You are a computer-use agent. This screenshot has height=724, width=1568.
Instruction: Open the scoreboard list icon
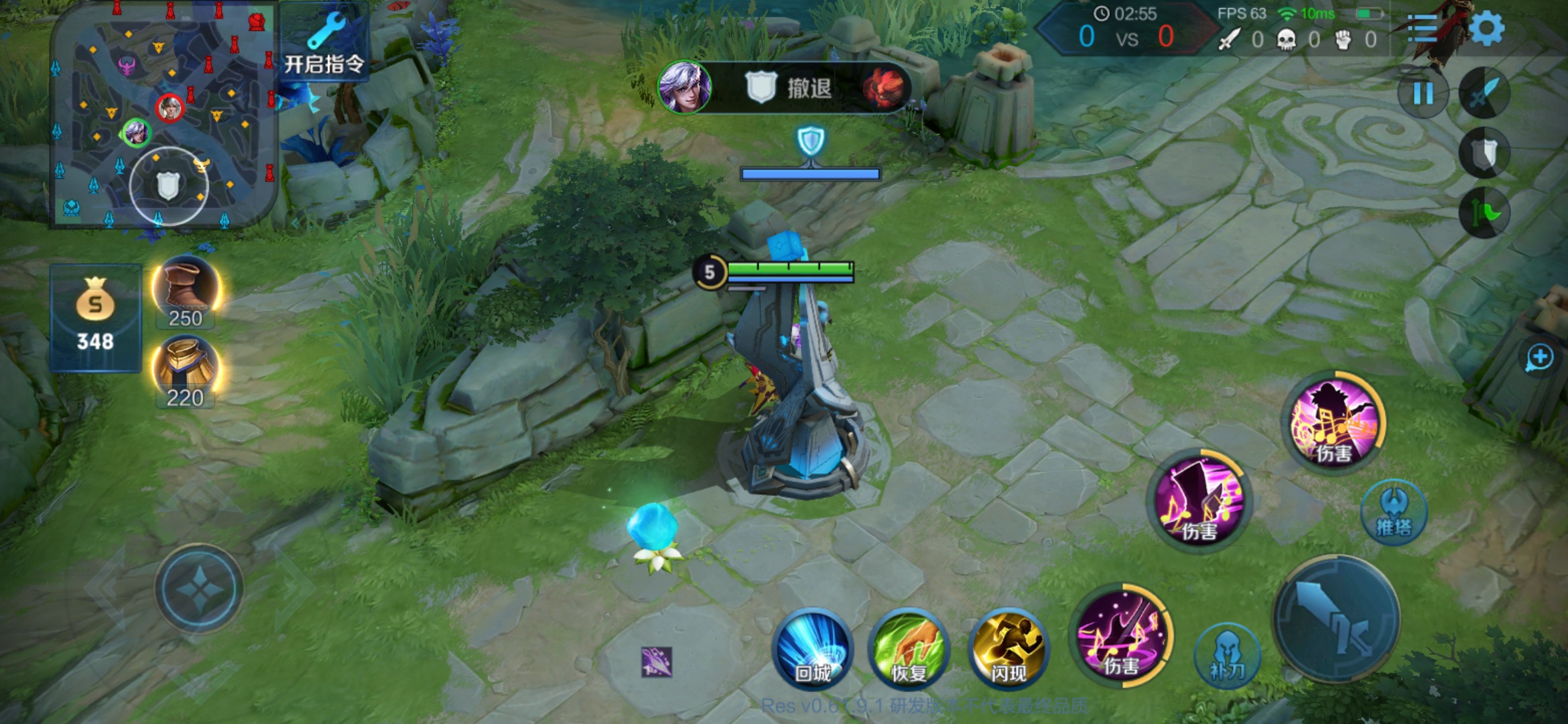[x=1422, y=29]
